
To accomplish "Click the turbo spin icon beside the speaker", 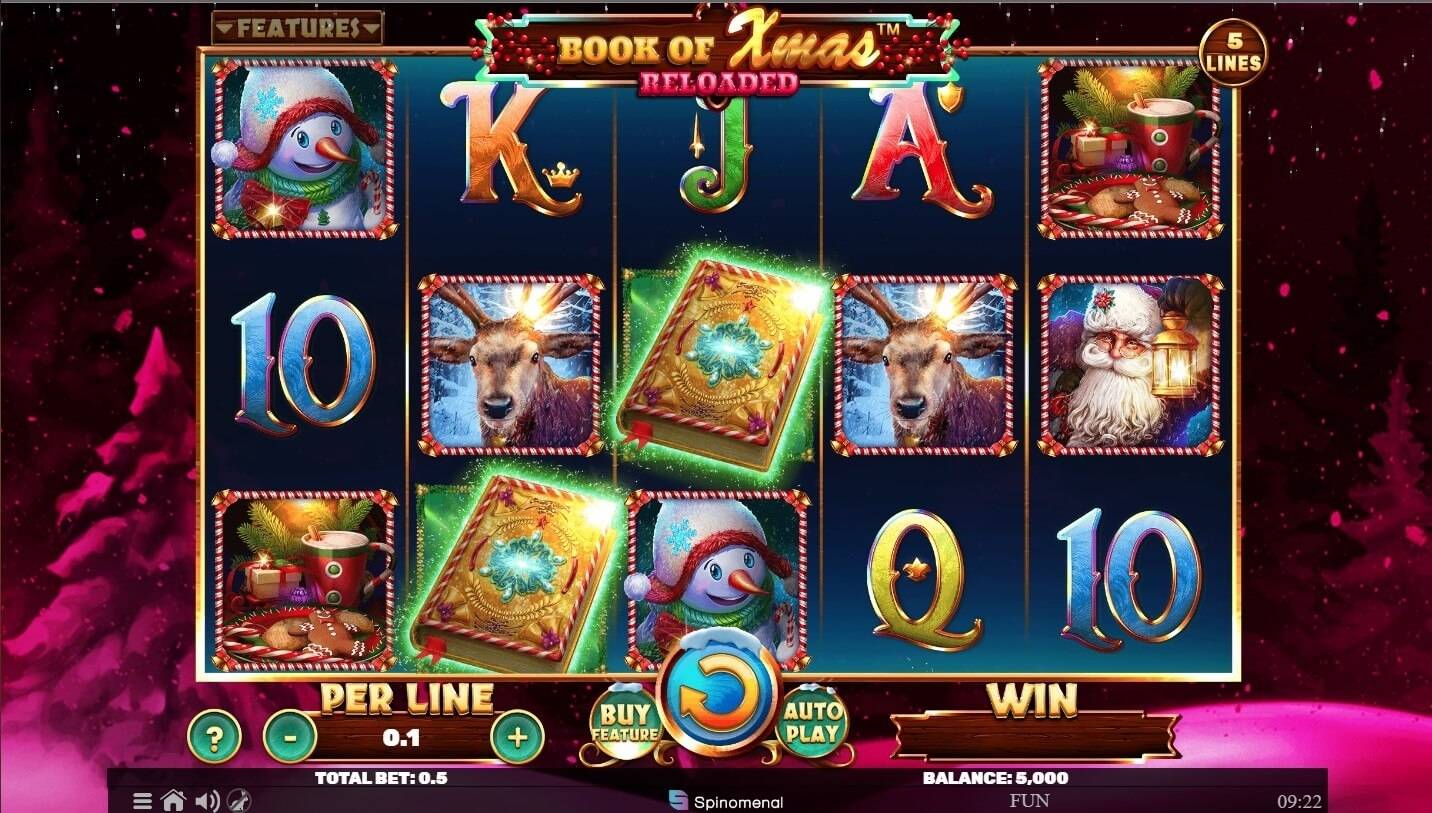I will pos(236,800).
